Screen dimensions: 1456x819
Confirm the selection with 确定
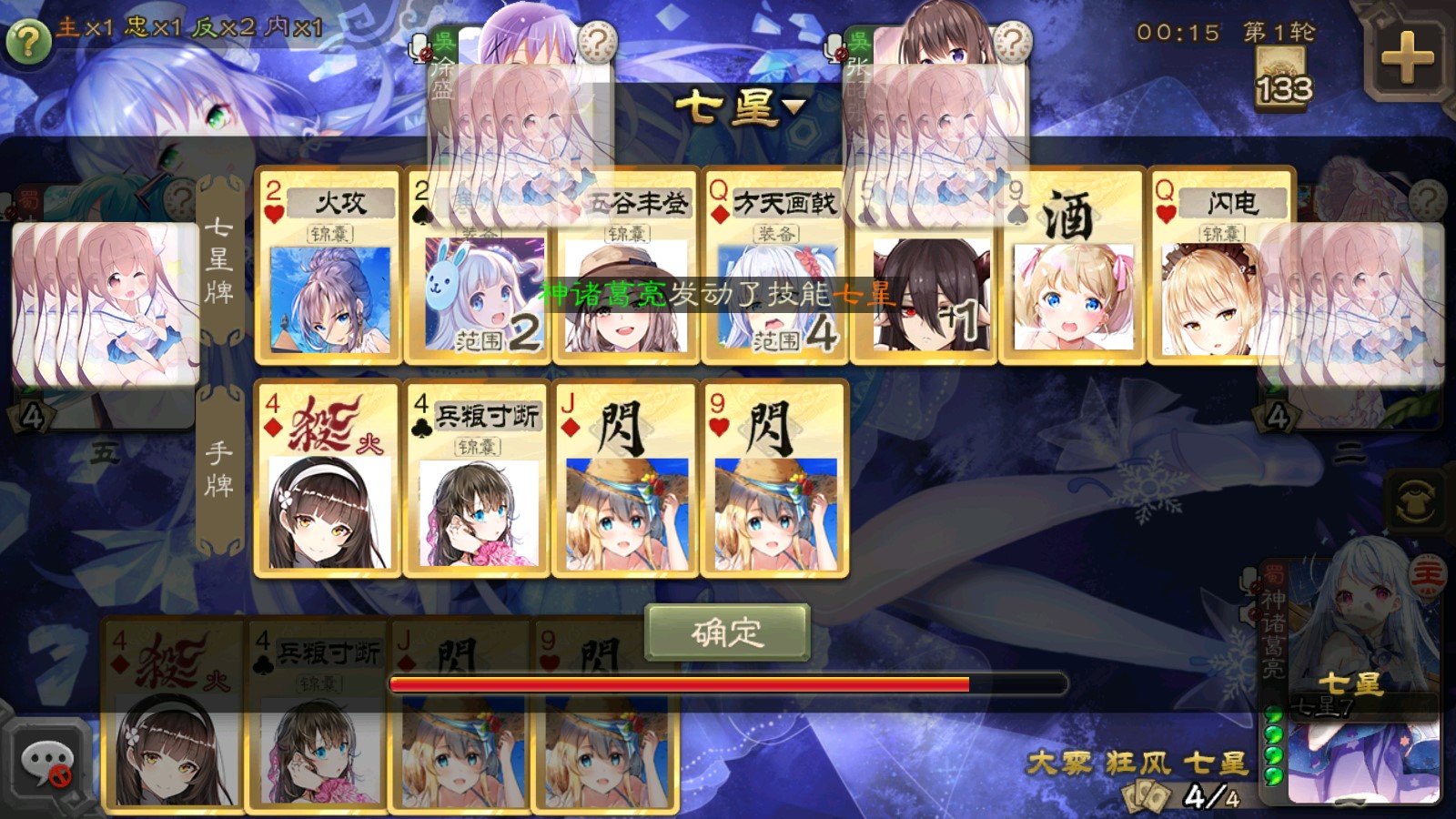[726, 632]
